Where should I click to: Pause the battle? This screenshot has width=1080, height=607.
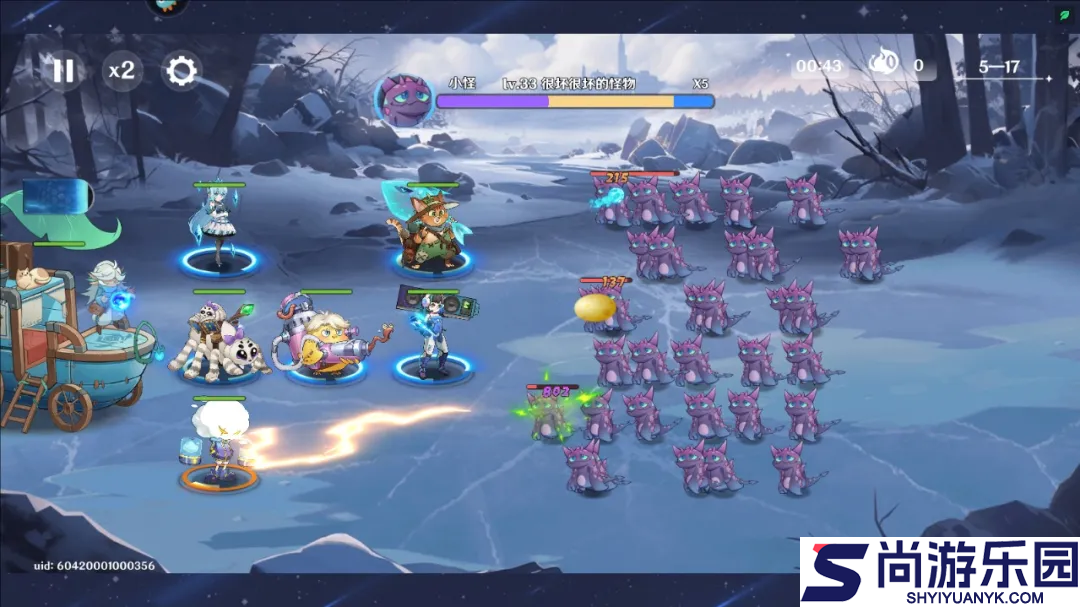(63, 70)
